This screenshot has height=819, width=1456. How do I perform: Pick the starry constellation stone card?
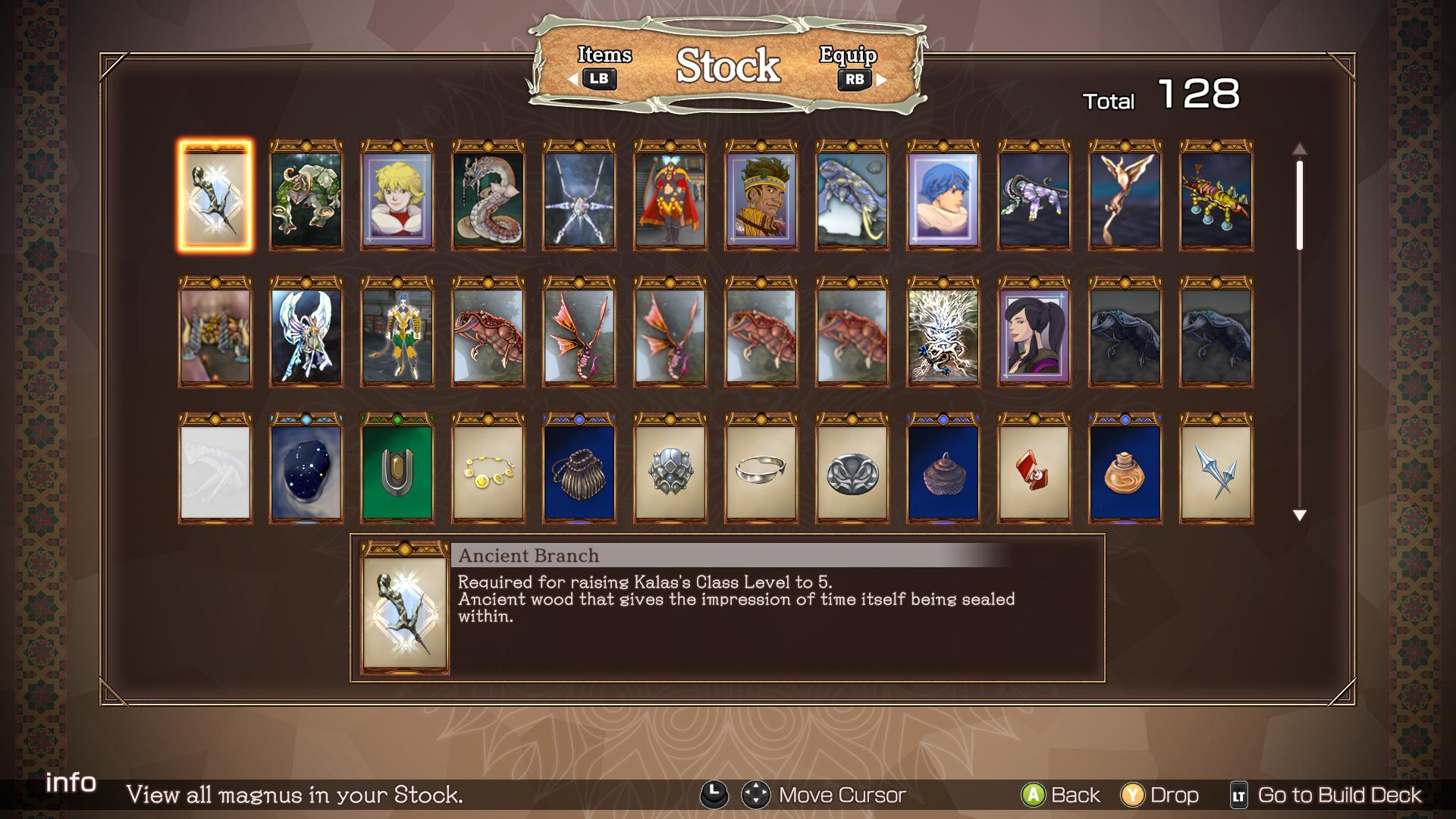tap(306, 469)
